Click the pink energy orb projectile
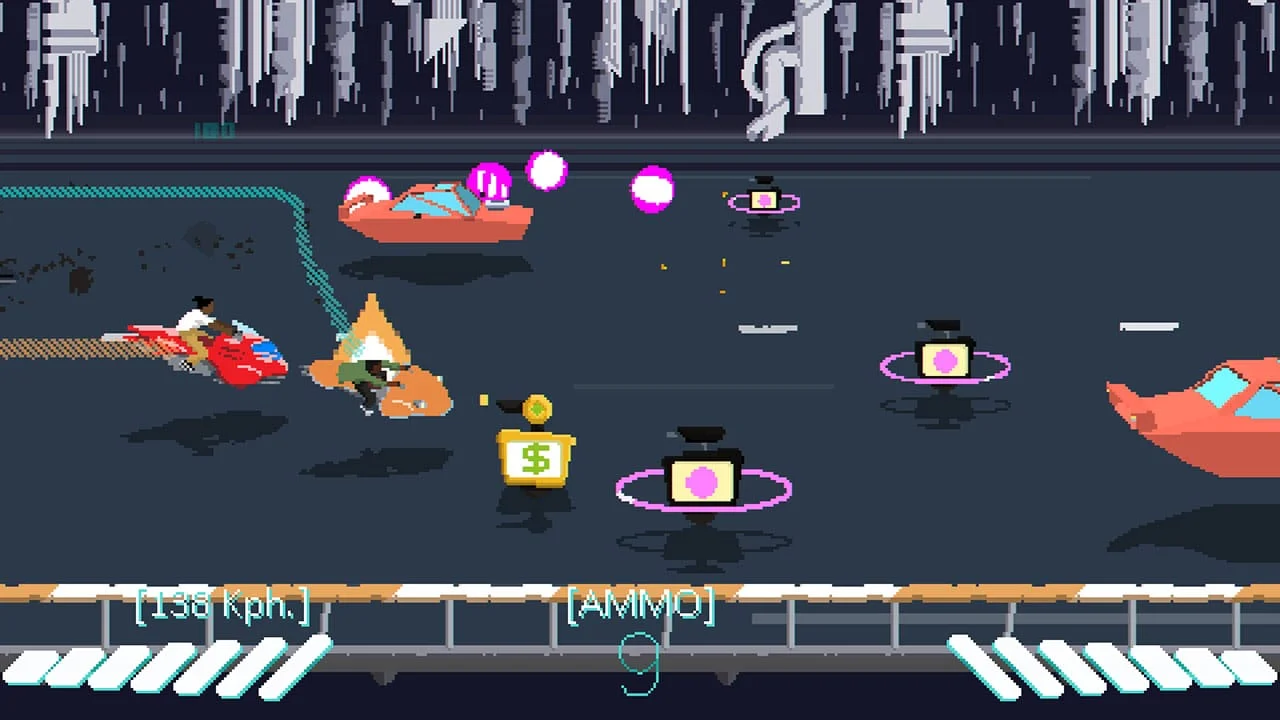Image resolution: width=1280 pixels, height=720 pixels. click(650, 188)
